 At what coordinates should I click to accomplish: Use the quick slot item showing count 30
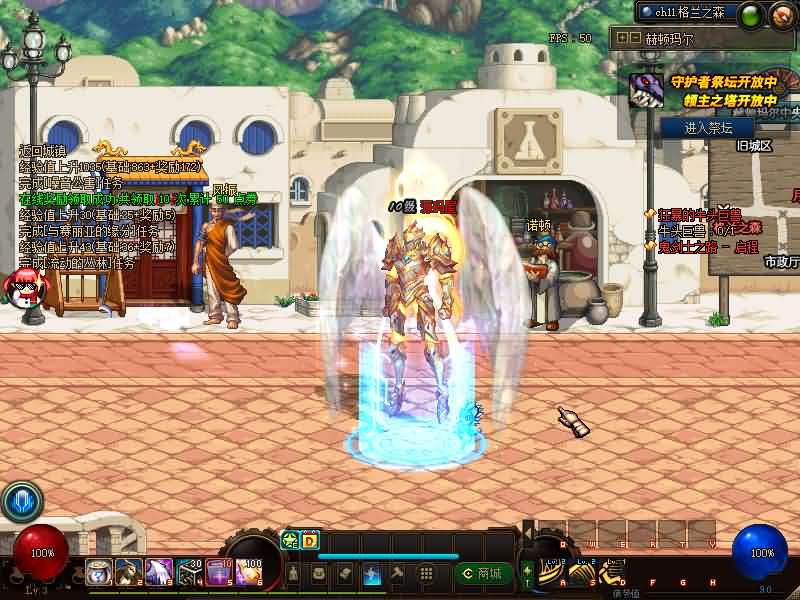191,572
